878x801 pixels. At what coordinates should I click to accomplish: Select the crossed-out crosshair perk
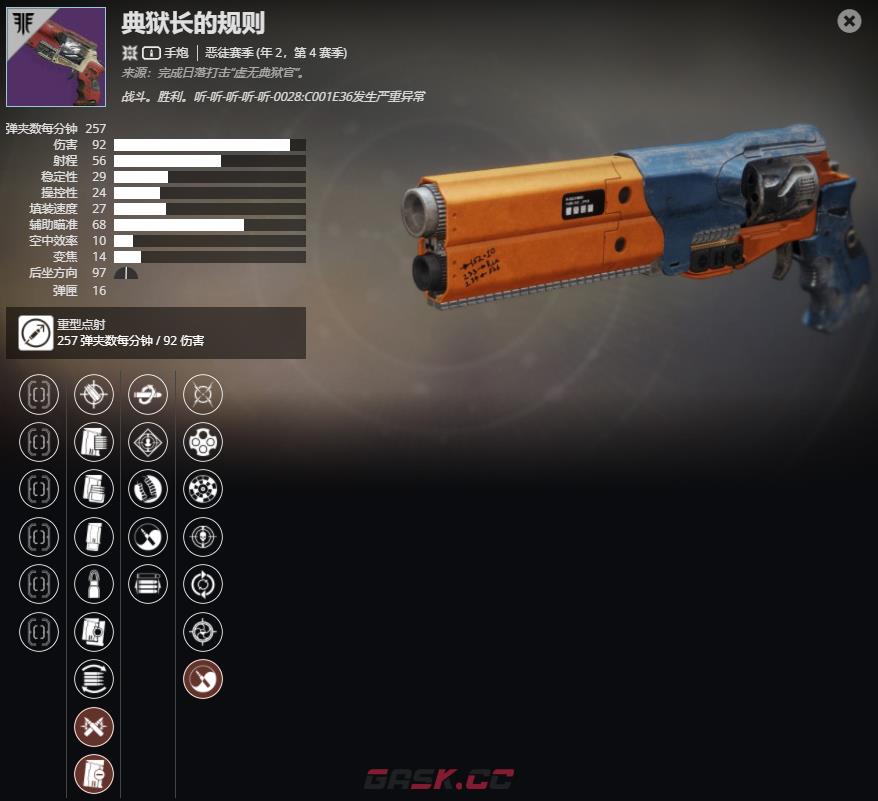(x=203, y=394)
